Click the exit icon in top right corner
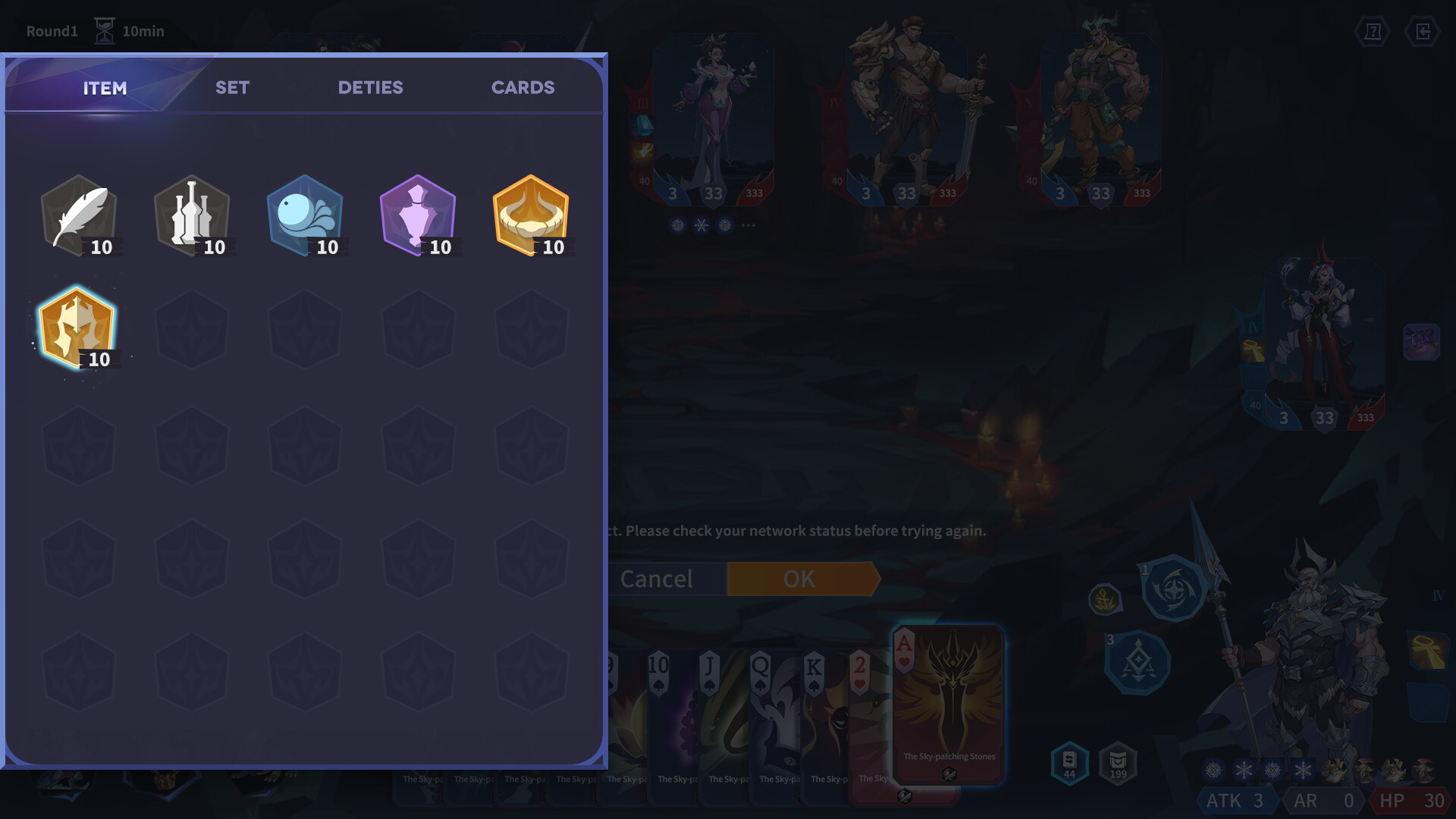This screenshot has width=1456, height=819. pos(1424,31)
